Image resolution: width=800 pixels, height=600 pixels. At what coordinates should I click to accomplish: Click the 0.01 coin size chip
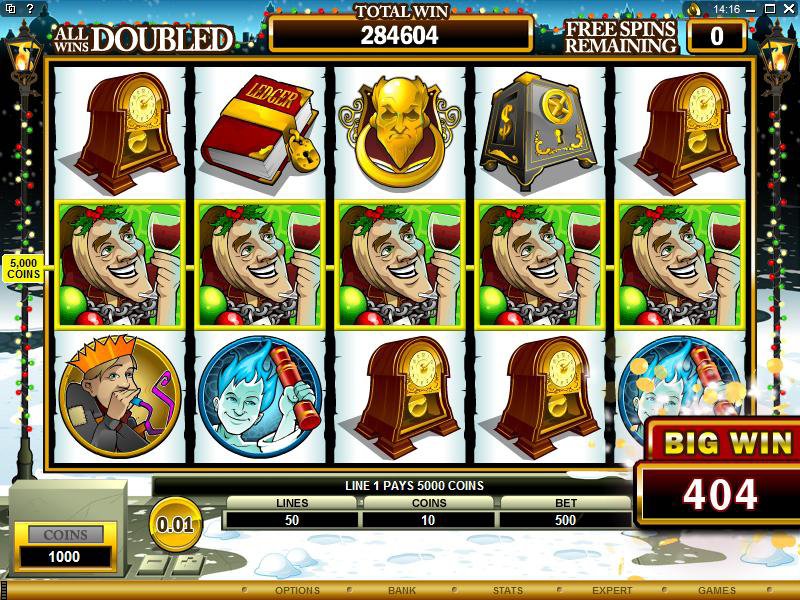174,523
